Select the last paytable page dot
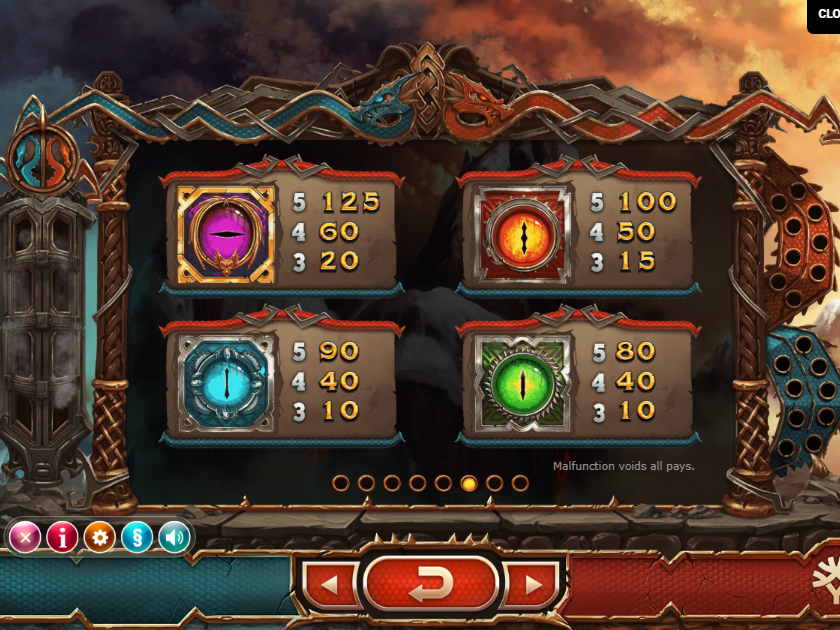840x630 pixels. 520,483
